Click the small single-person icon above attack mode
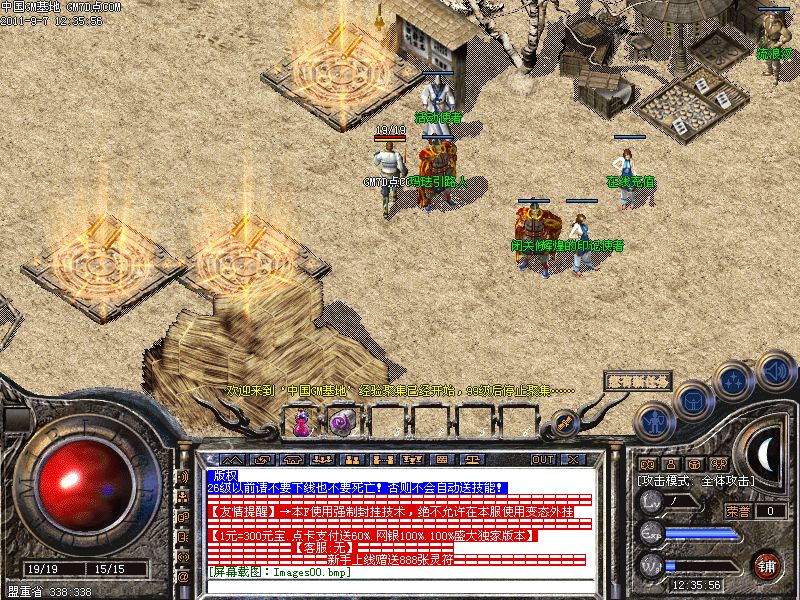 coord(671,464)
